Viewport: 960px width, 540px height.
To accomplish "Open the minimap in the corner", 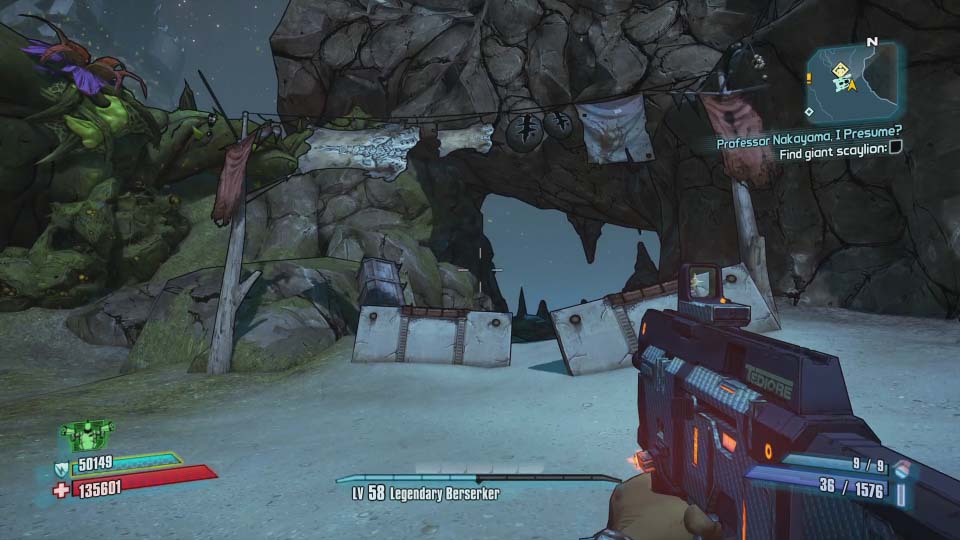I will click(852, 82).
